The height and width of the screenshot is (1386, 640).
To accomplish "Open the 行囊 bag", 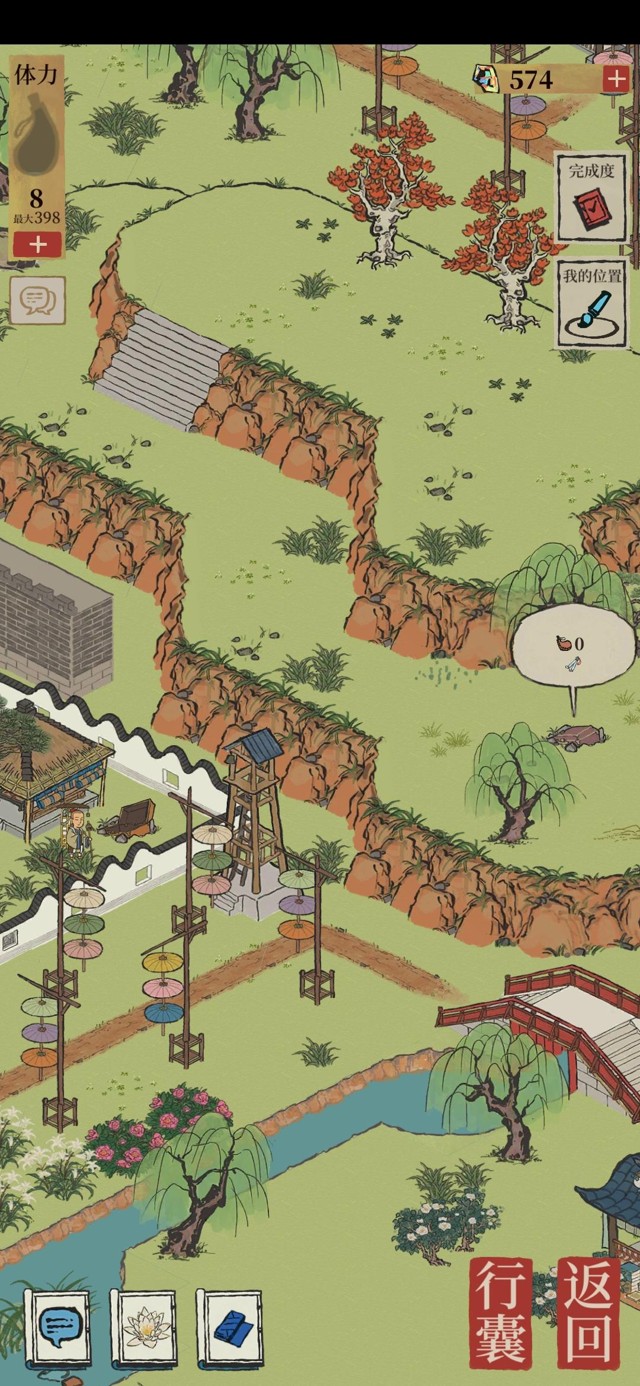I will 500,1313.
